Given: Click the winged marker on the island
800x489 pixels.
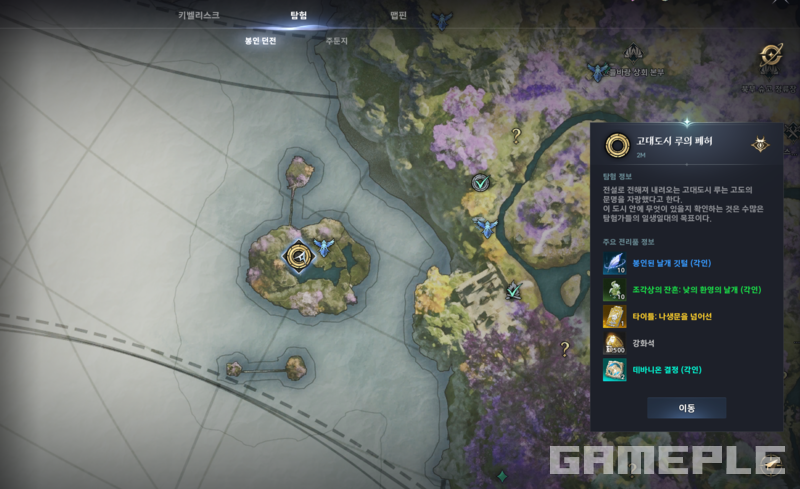Looking at the screenshot, I should coord(323,247).
